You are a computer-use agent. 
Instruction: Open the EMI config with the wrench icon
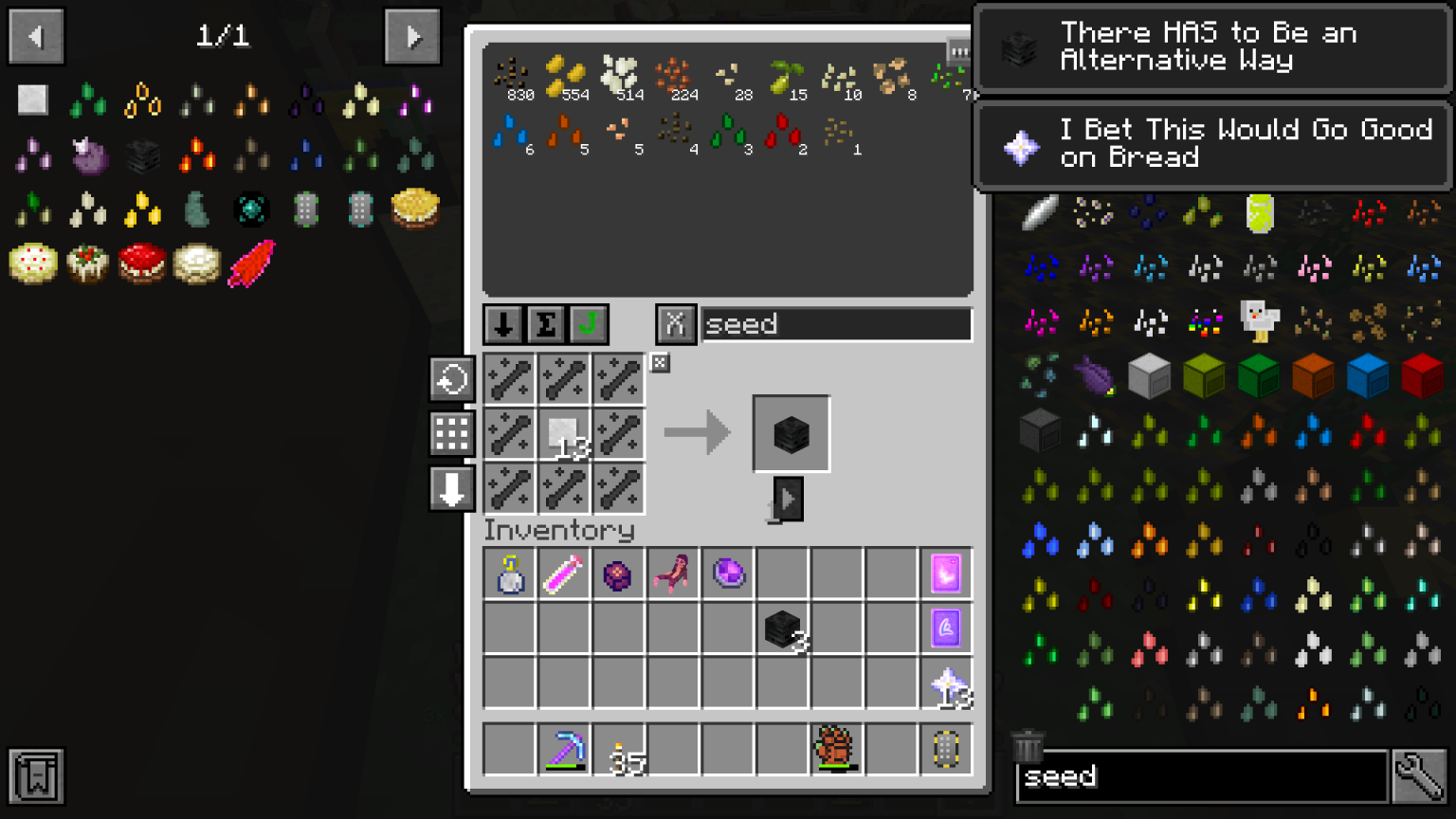[1421, 775]
